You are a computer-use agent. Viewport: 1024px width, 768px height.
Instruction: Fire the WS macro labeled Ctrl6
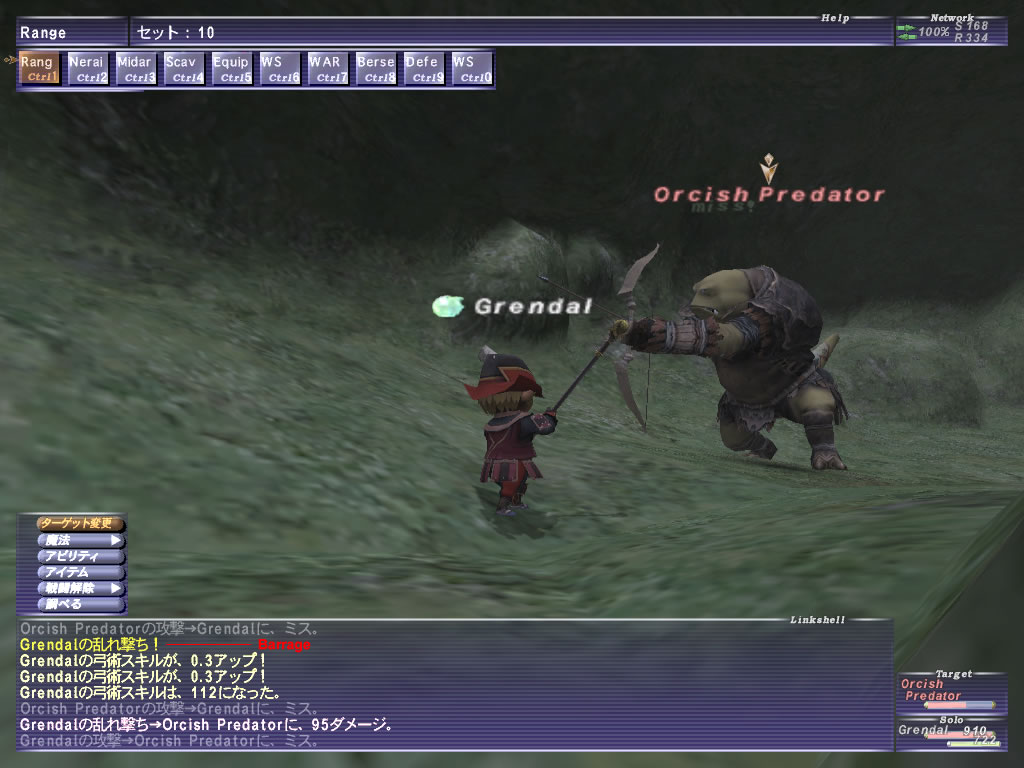click(279, 69)
